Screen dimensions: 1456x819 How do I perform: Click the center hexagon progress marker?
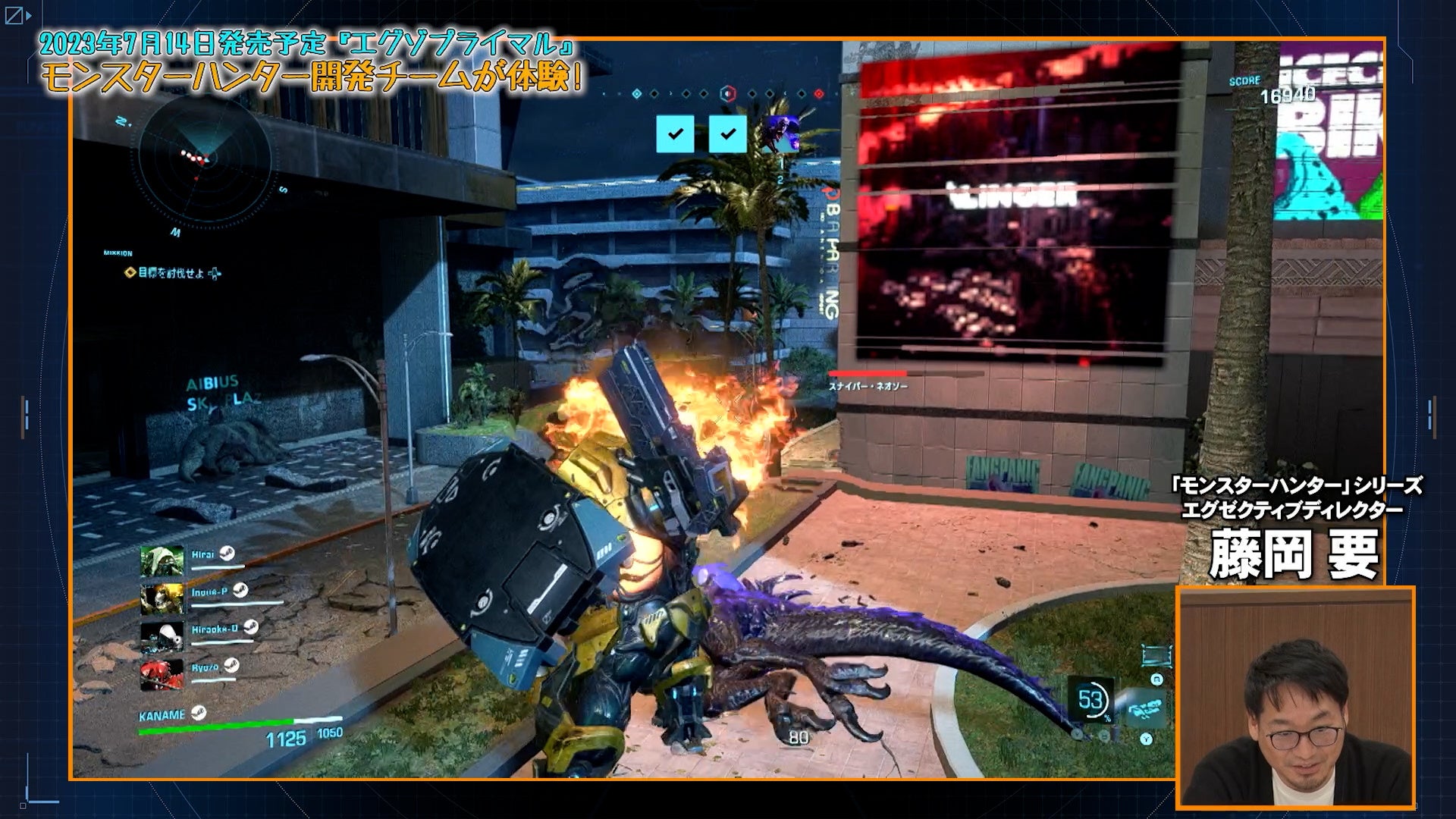(727, 93)
